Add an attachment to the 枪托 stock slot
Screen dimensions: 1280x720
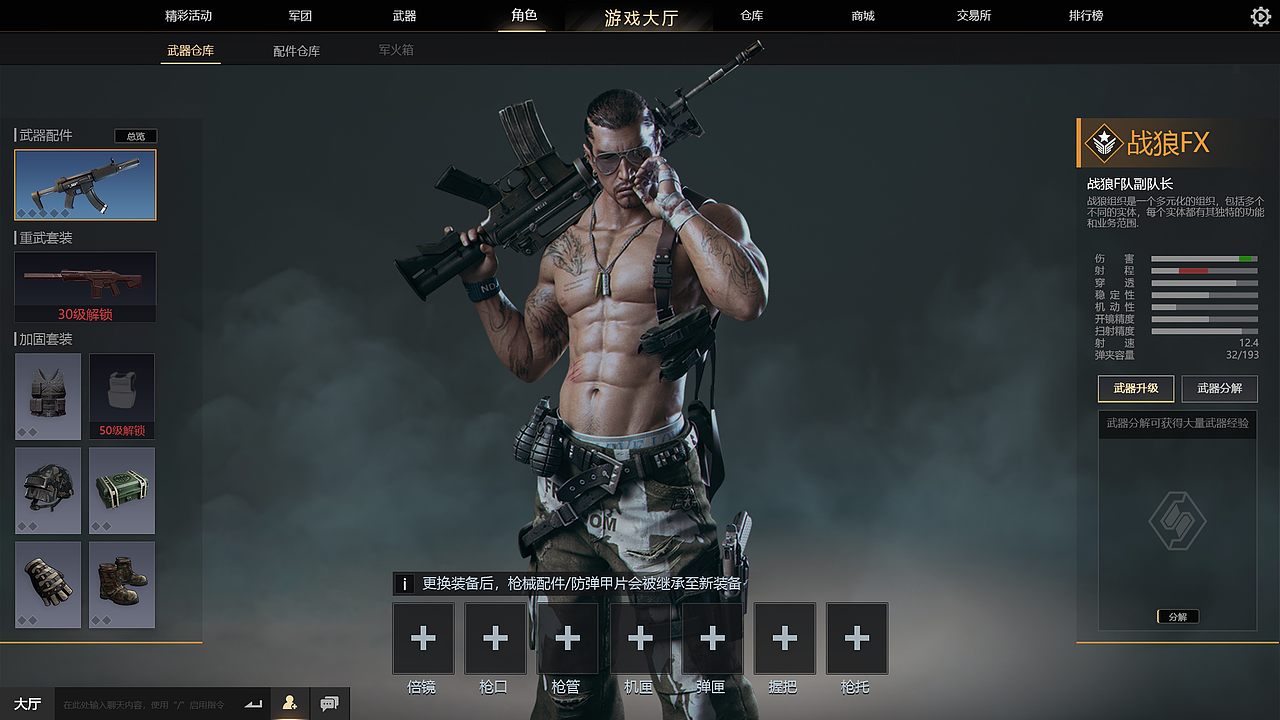856,637
